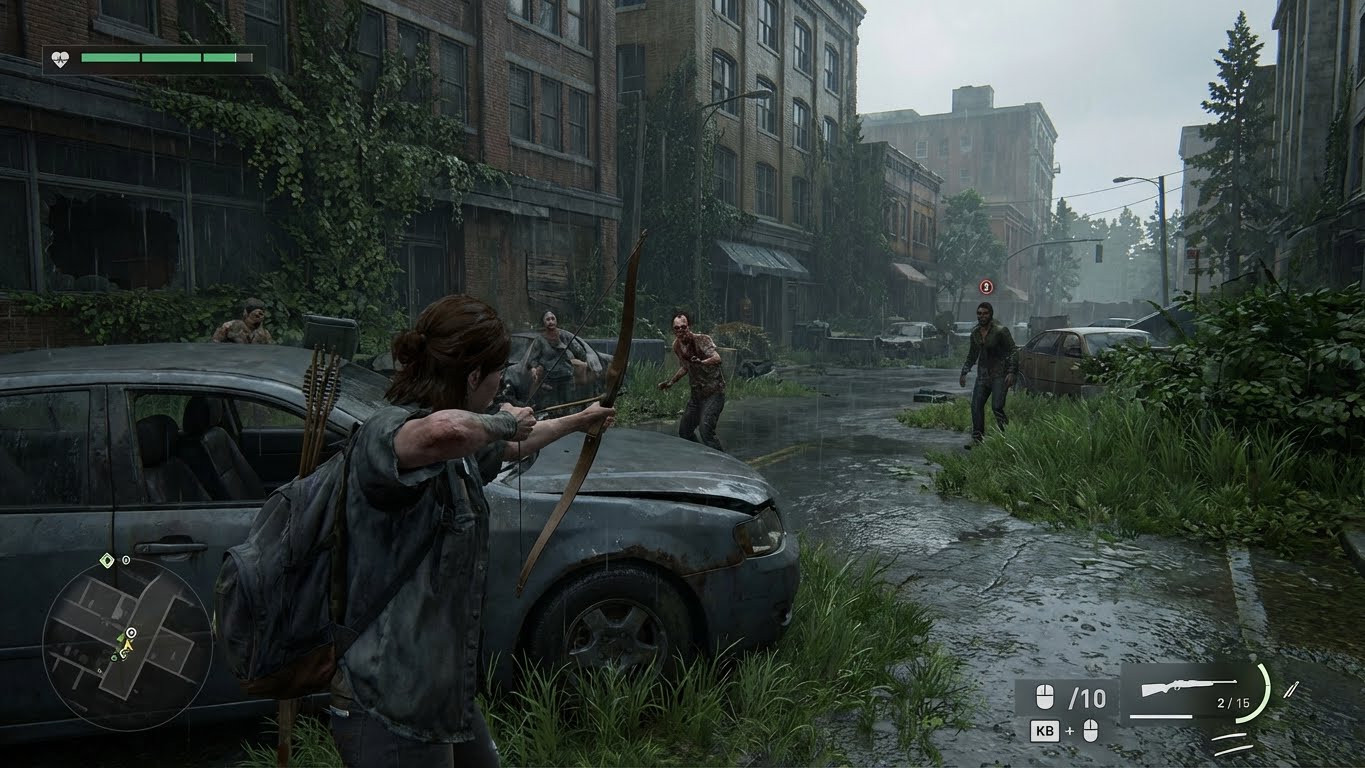Select the yellow player arrow on the minimap
Viewport: 1365px width, 768px height.
point(127,645)
